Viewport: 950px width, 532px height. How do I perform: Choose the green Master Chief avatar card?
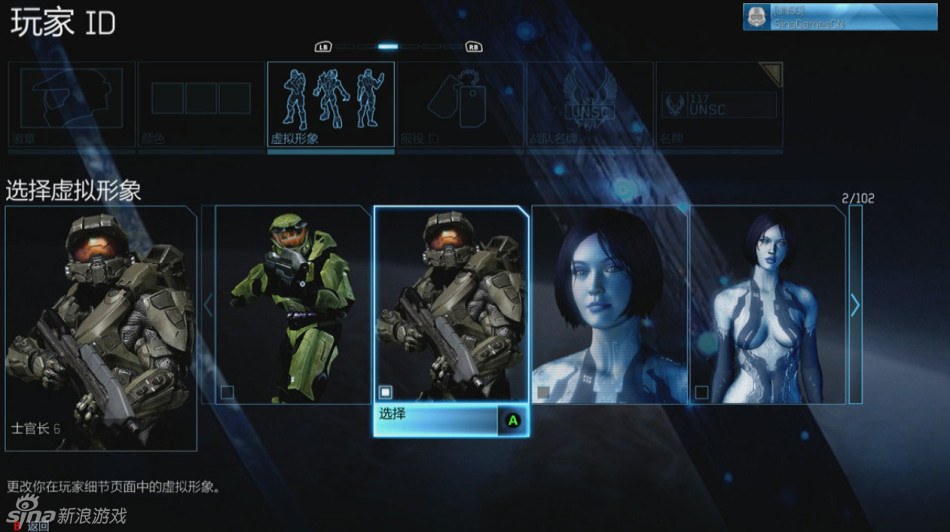[293, 305]
